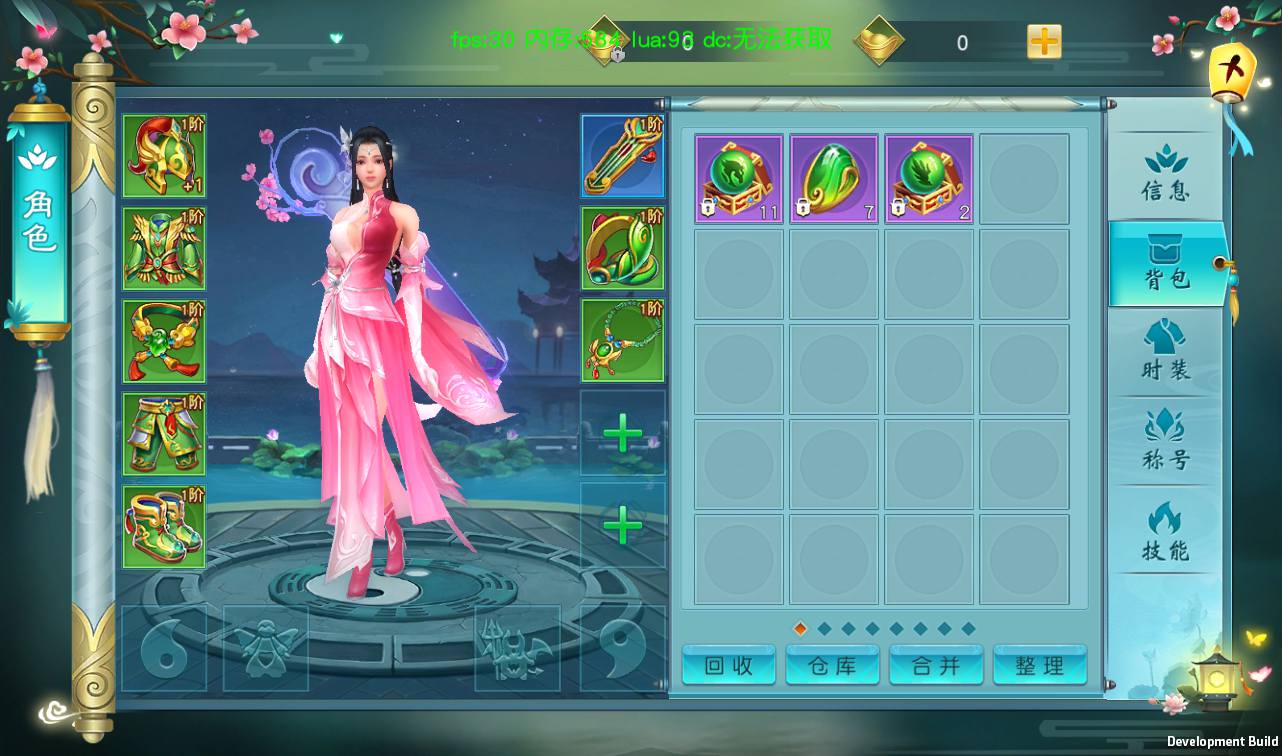Select the green jade item stack of 7
Screen dimensions: 1282x756
click(x=834, y=179)
